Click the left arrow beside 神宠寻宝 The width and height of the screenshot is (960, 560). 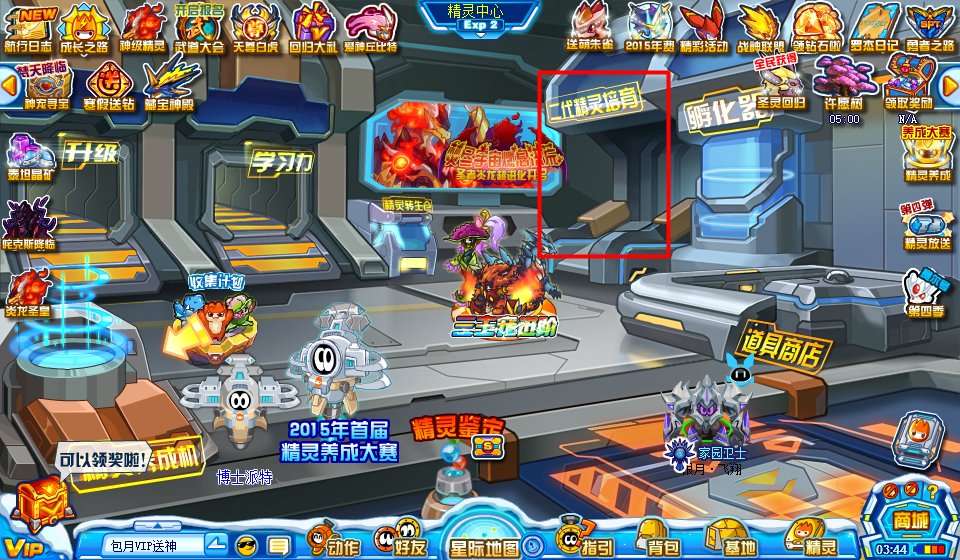point(9,84)
